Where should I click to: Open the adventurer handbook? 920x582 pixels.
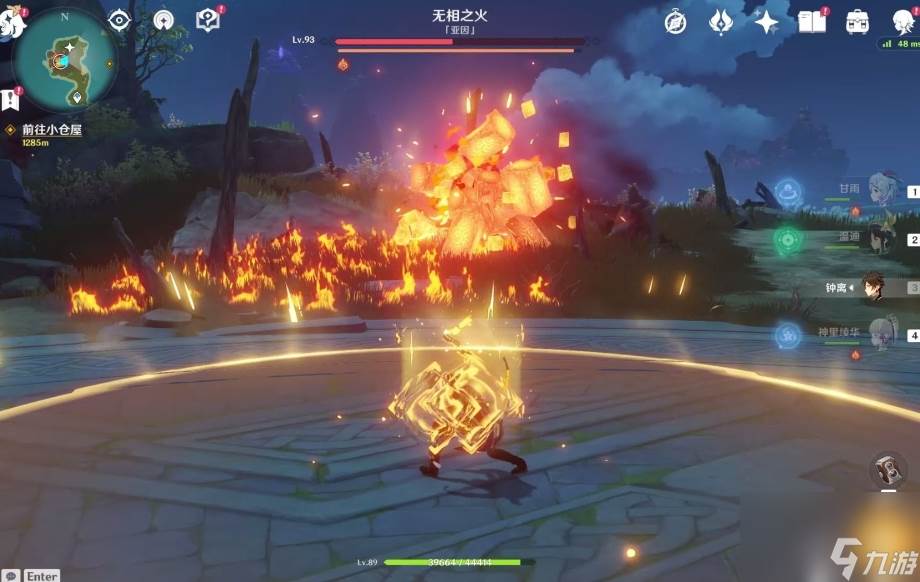click(812, 21)
